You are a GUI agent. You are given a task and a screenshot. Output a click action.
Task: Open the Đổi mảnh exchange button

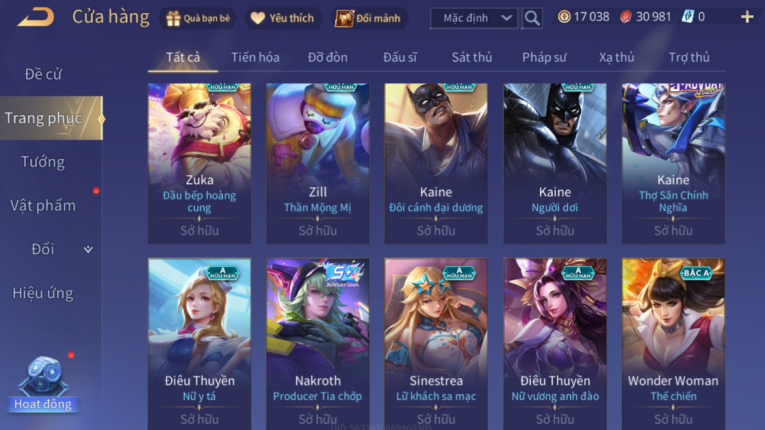click(365, 18)
